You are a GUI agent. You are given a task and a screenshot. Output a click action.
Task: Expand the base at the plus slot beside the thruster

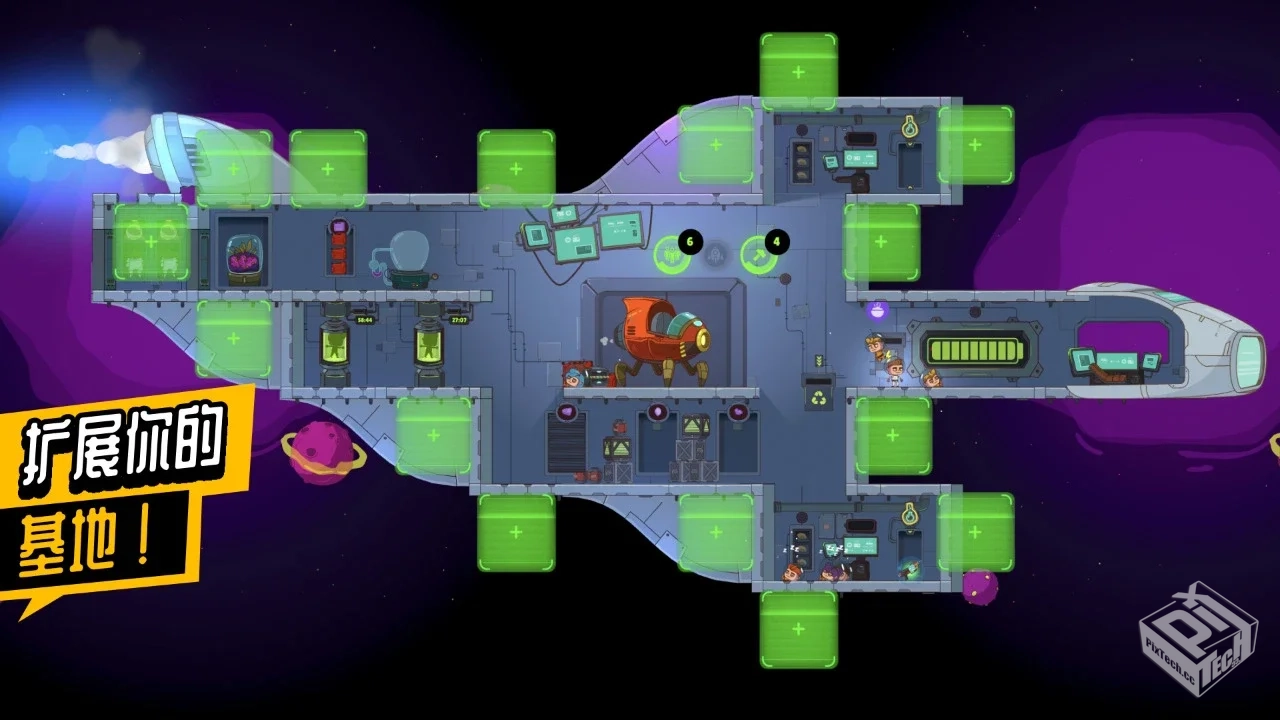(233, 168)
